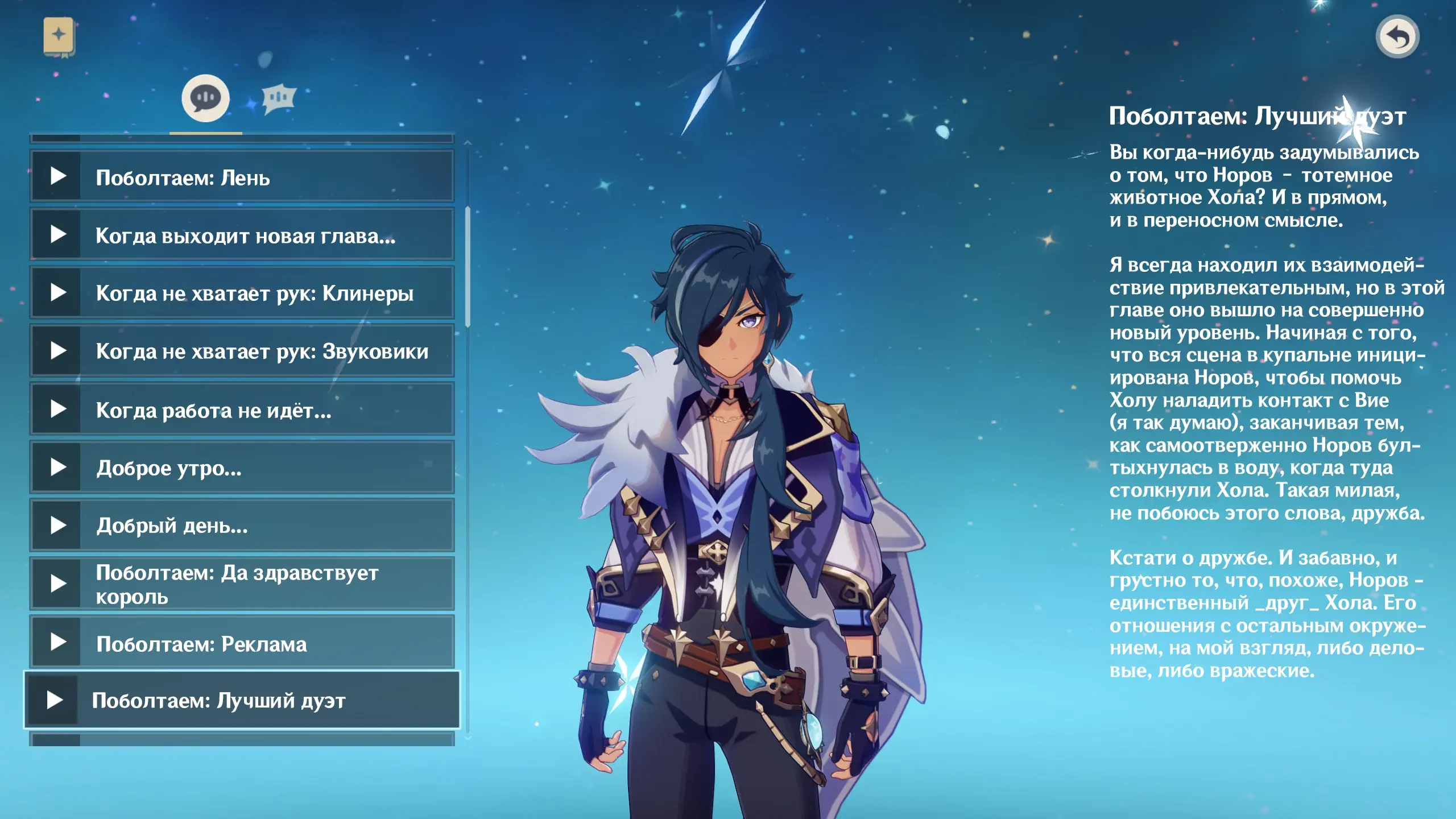Switch to the round speech bubble tab

tap(205, 98)
